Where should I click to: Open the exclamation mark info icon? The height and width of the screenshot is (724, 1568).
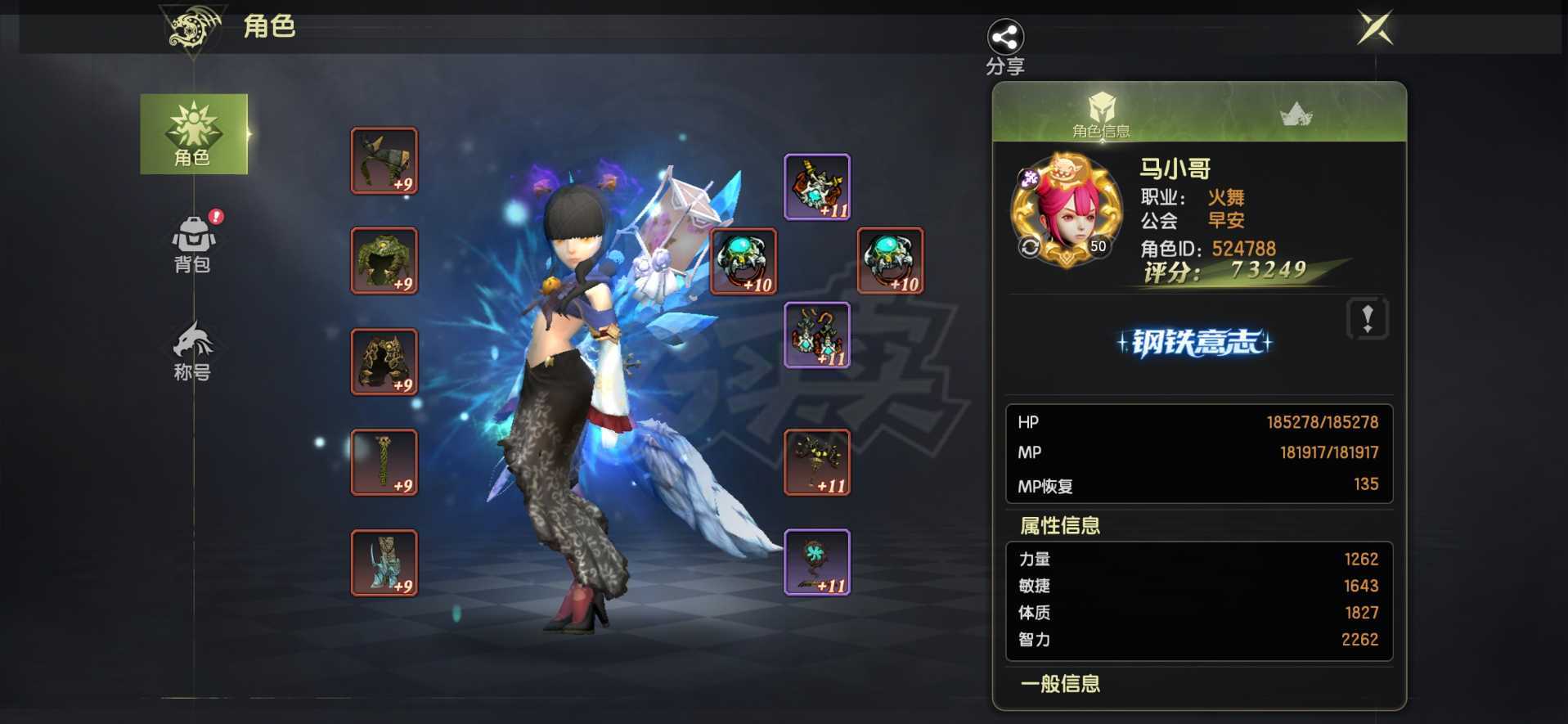pyautogui.click(x=1368, y=319)
